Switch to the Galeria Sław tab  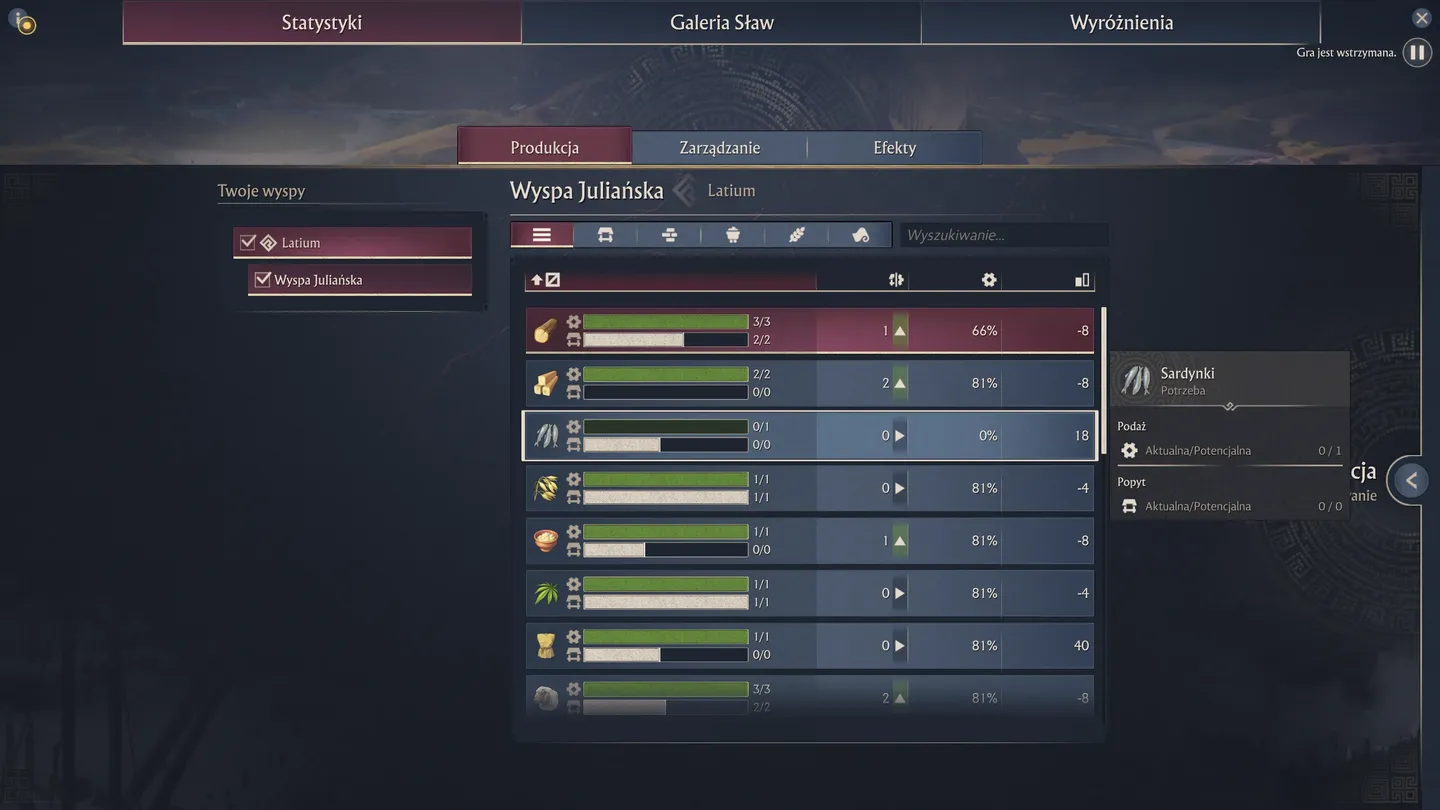pyautogui.click(x=721, y=22)
